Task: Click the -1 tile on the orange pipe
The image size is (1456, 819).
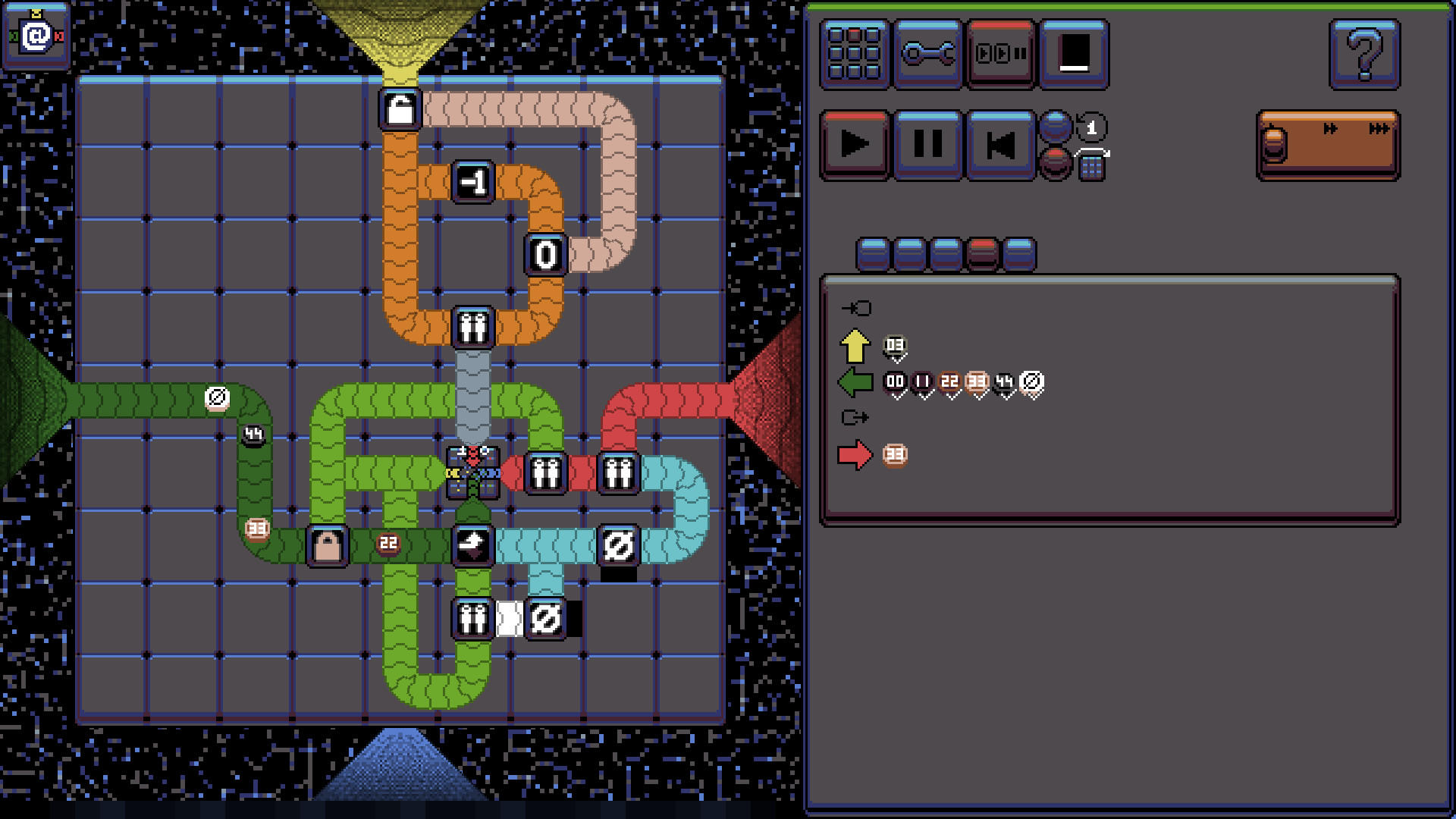Action: pos(473,181)
